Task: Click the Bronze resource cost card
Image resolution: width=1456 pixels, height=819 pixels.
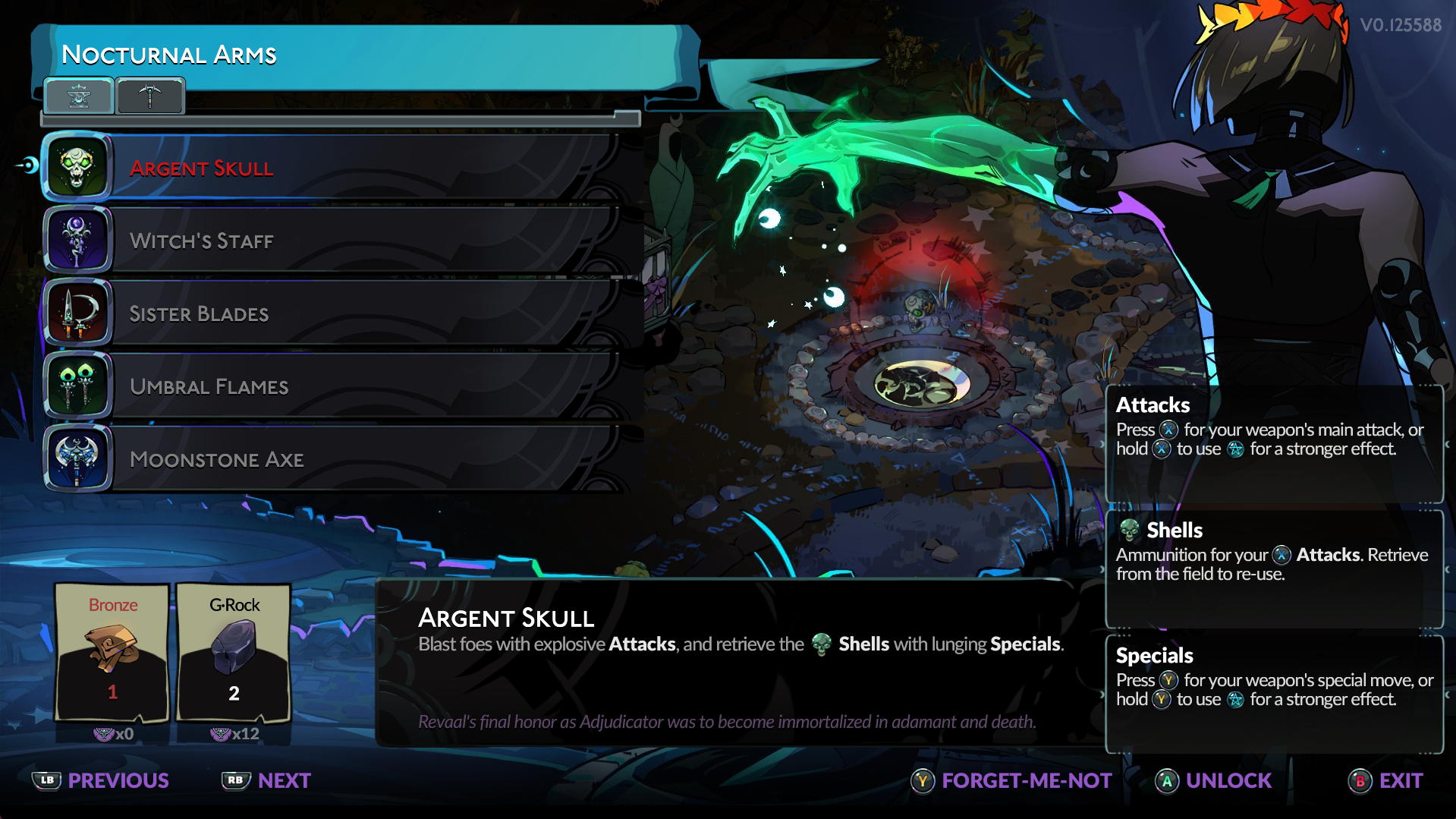Action: [112, 651]
